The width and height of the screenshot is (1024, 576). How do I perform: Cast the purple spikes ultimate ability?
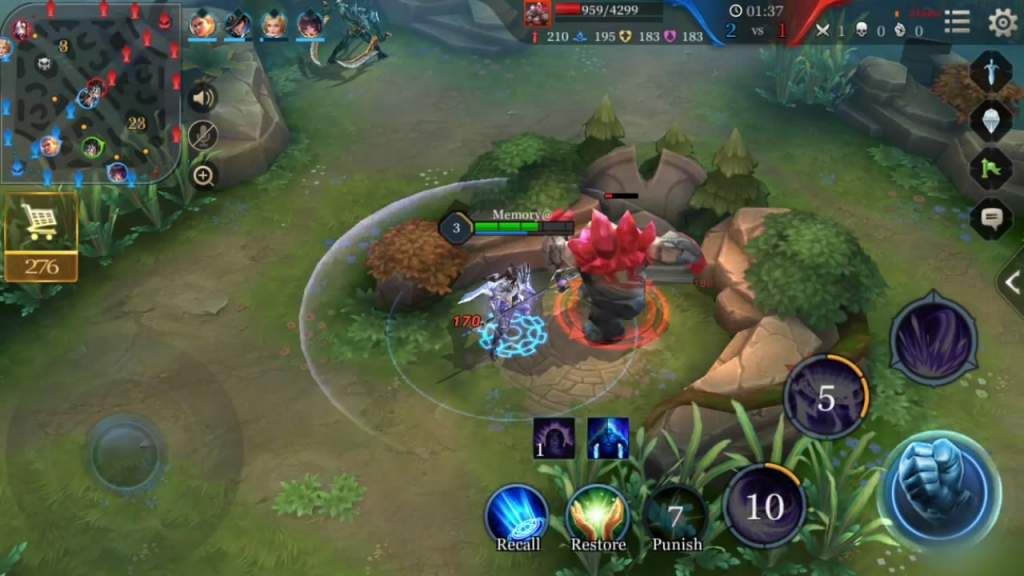[x=933, y=340]
